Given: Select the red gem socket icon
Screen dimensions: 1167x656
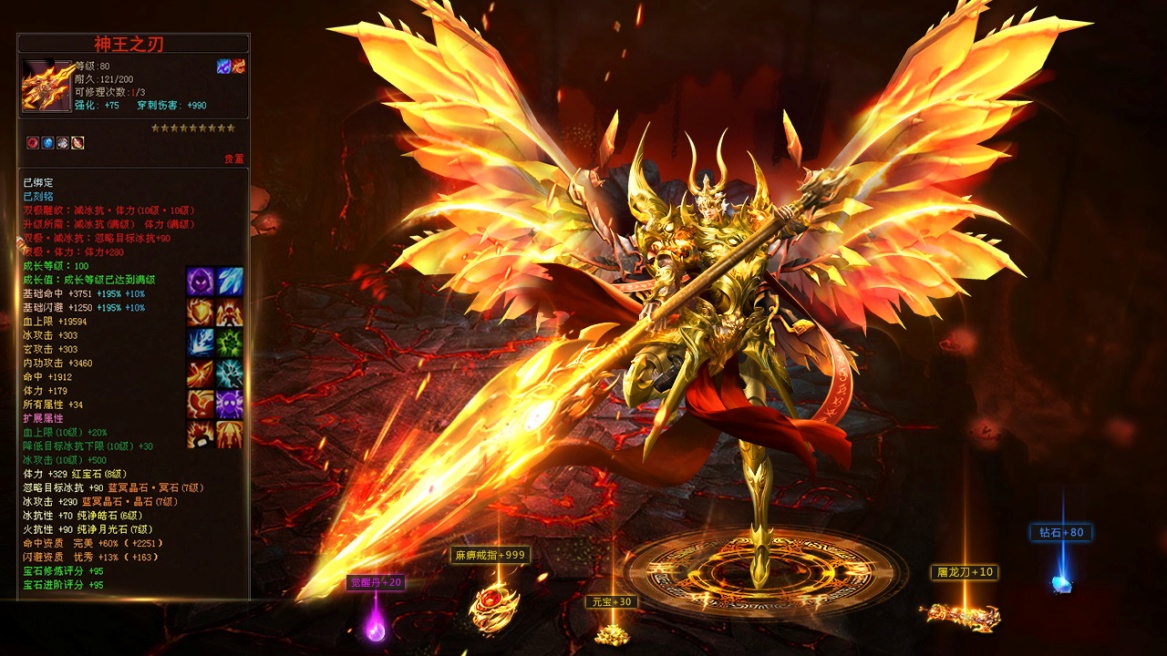Looking at the screenshot, I should click(33, 143).
